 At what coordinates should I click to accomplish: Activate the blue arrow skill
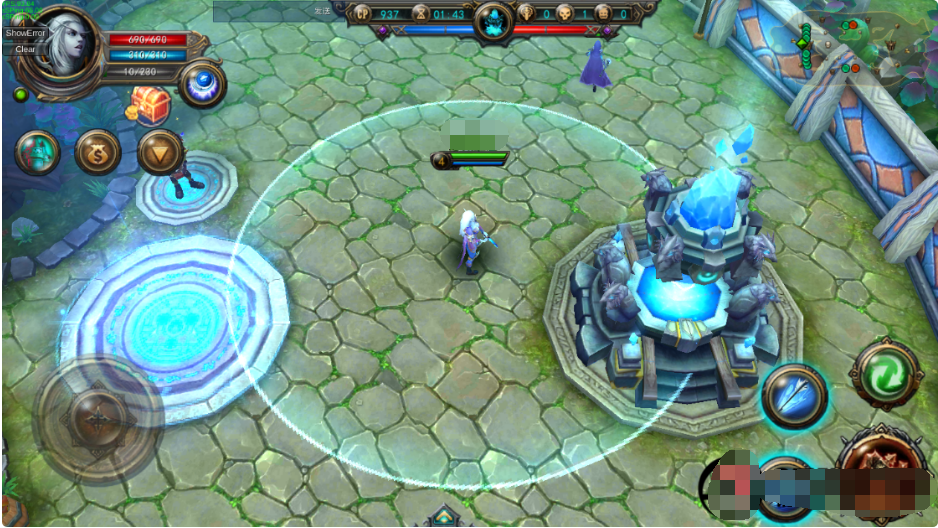794,396
